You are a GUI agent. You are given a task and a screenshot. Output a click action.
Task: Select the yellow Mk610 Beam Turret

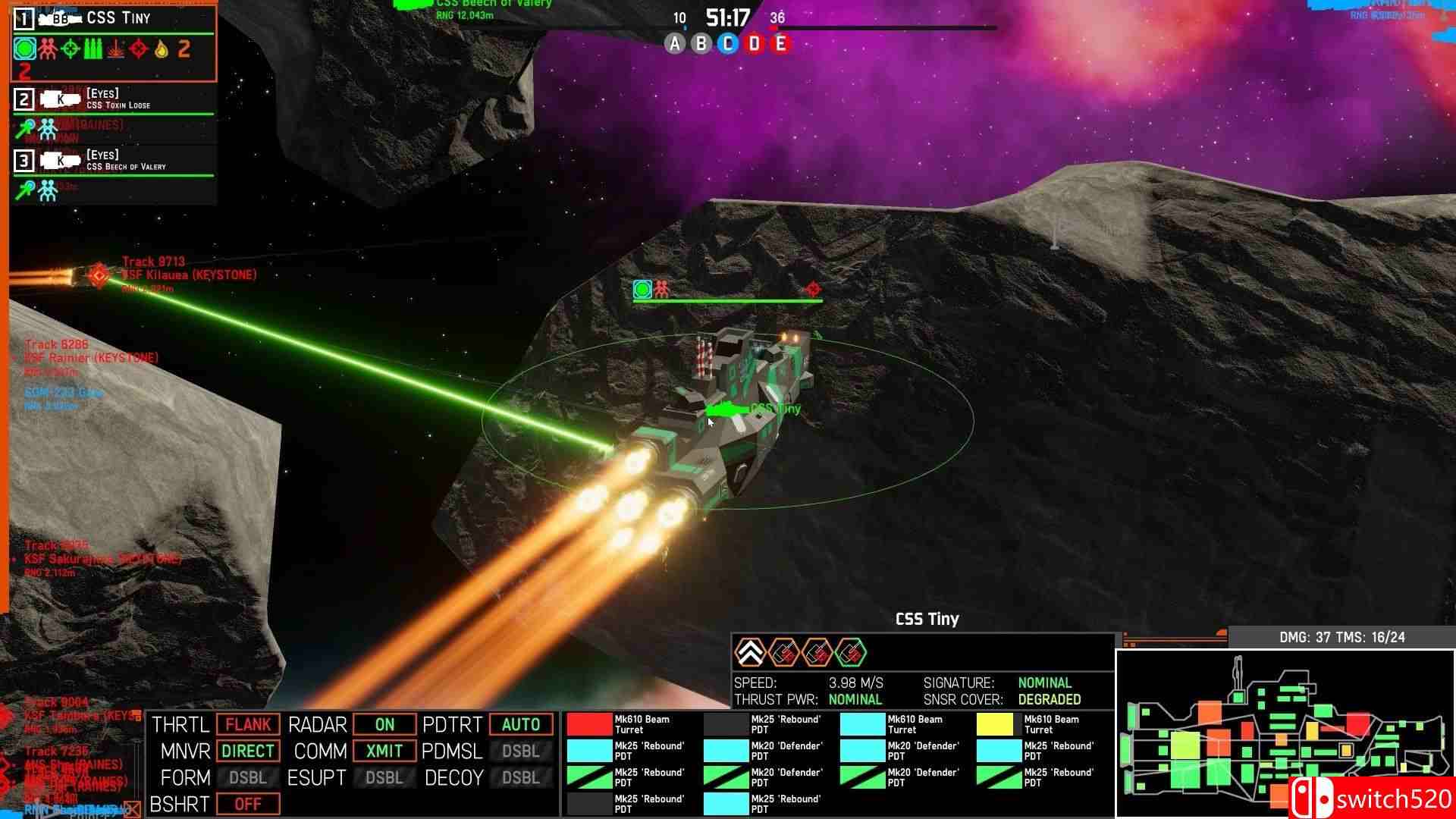coord(999,724)
